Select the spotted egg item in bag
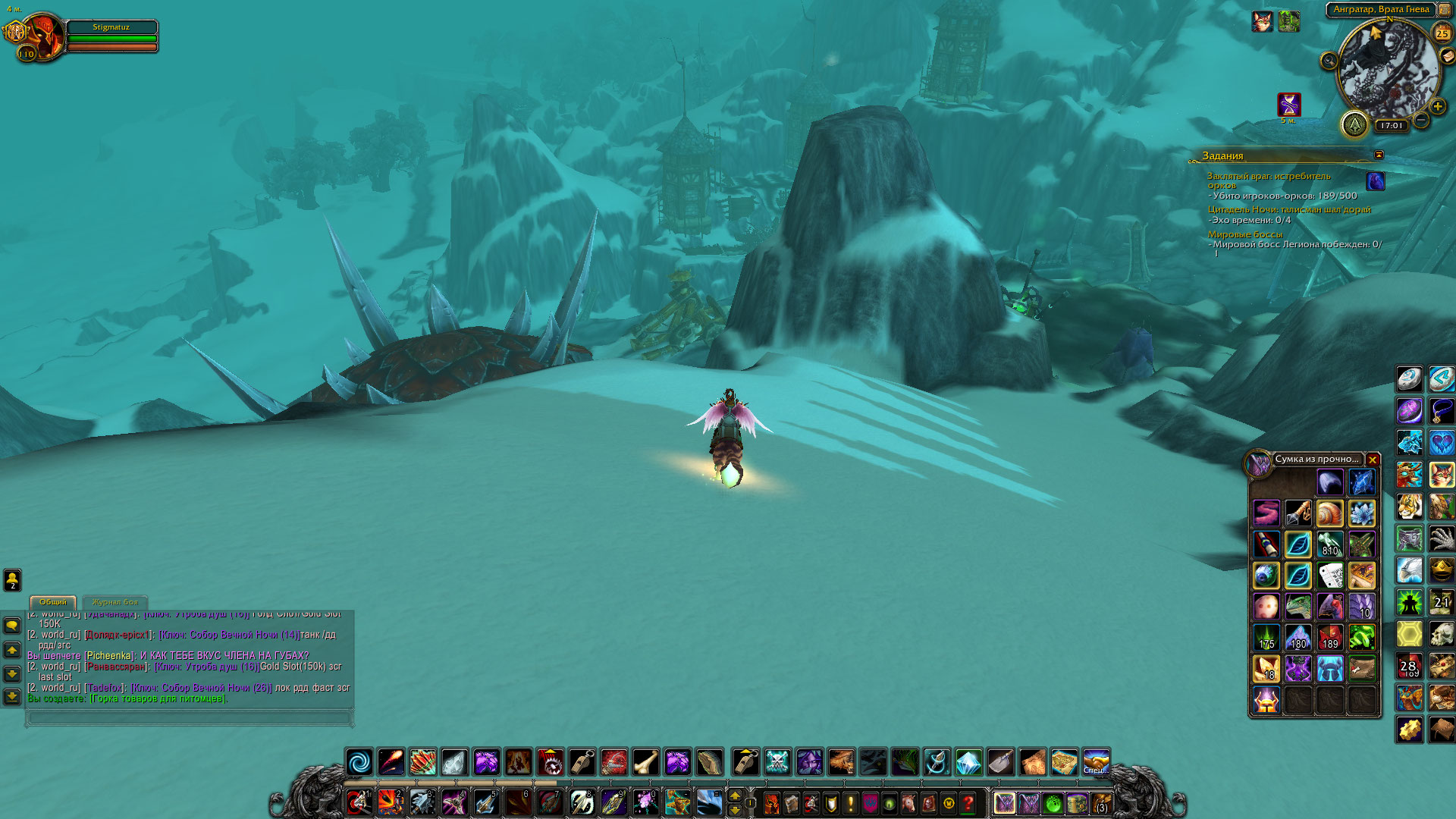This screenshot has width=1456, height=819. (x=1266, y=607)
